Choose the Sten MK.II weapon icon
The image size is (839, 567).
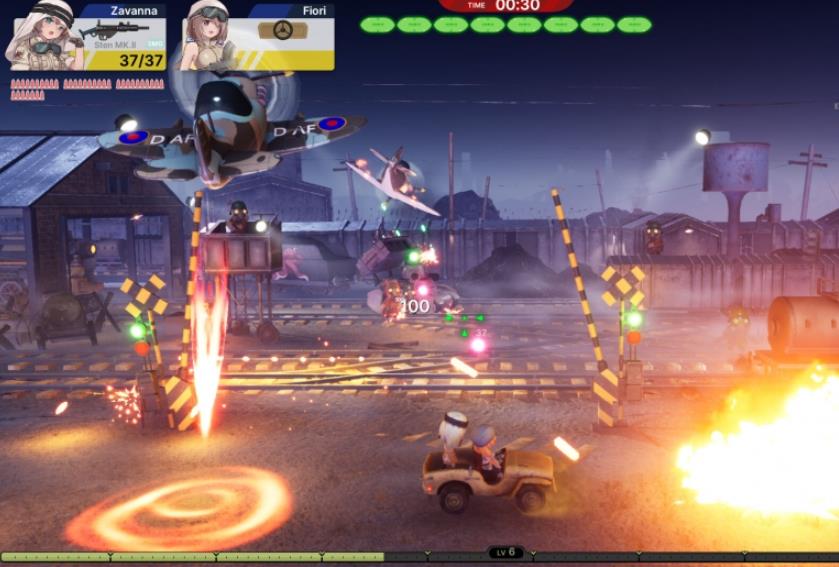(113, 30)
